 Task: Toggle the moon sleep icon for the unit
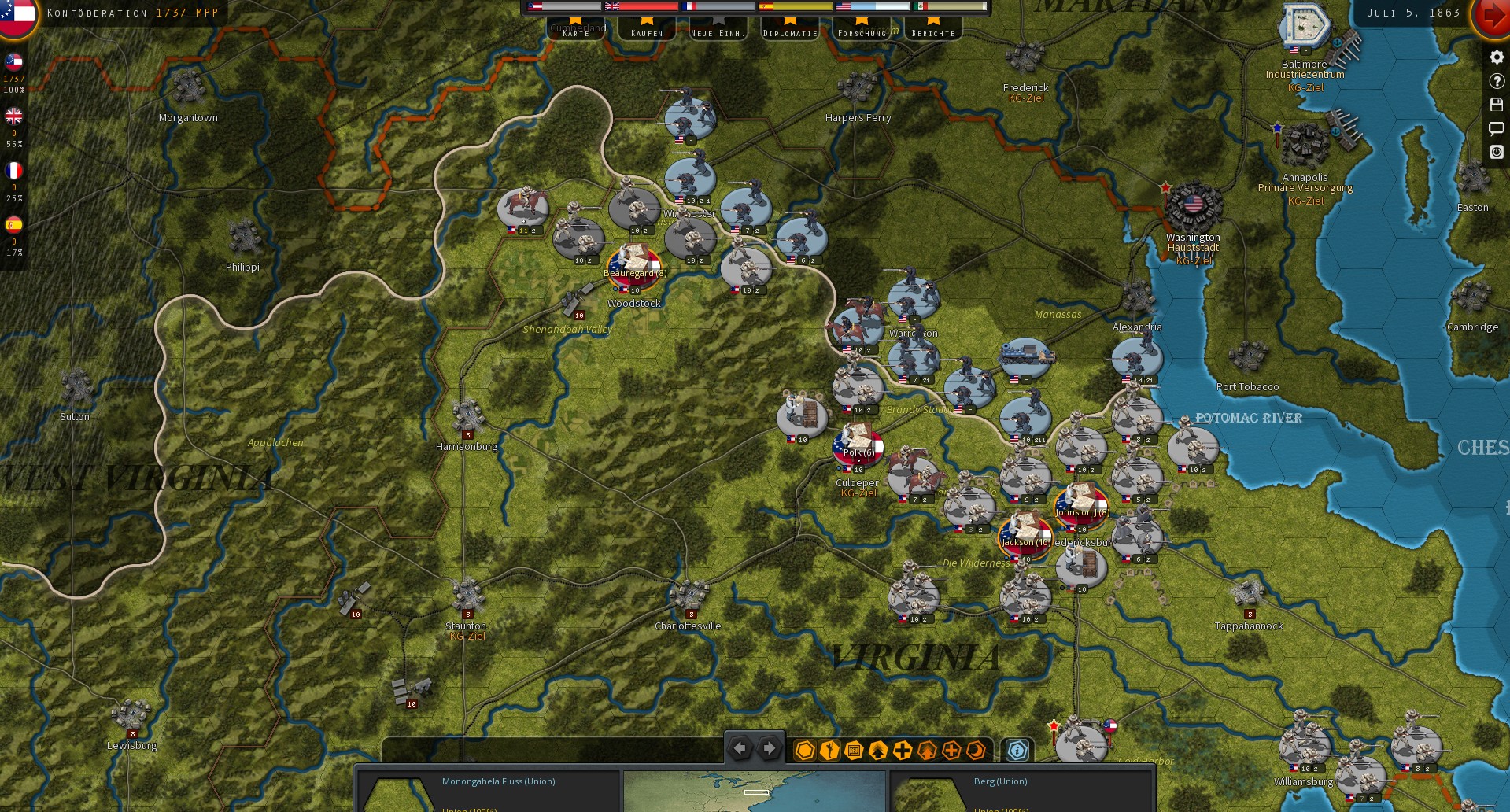(975, 751)
